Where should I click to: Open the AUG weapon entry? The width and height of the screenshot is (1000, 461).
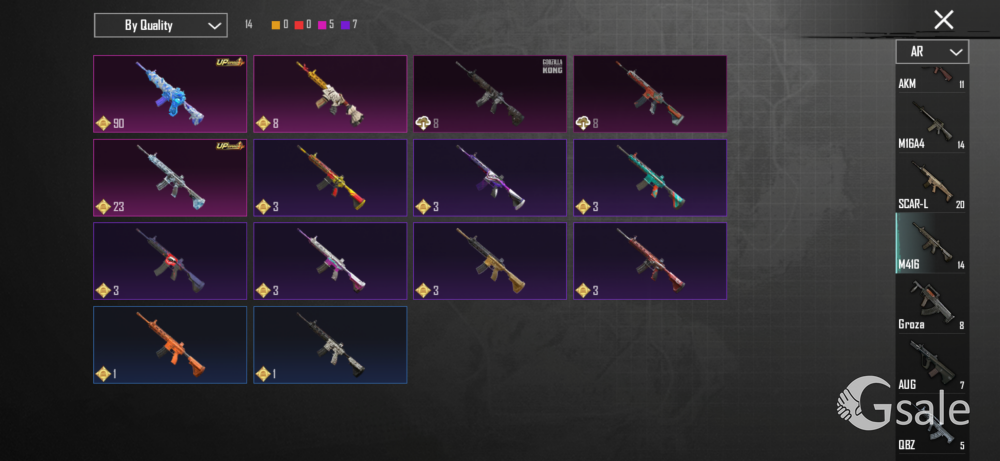[x=931, y=365]
